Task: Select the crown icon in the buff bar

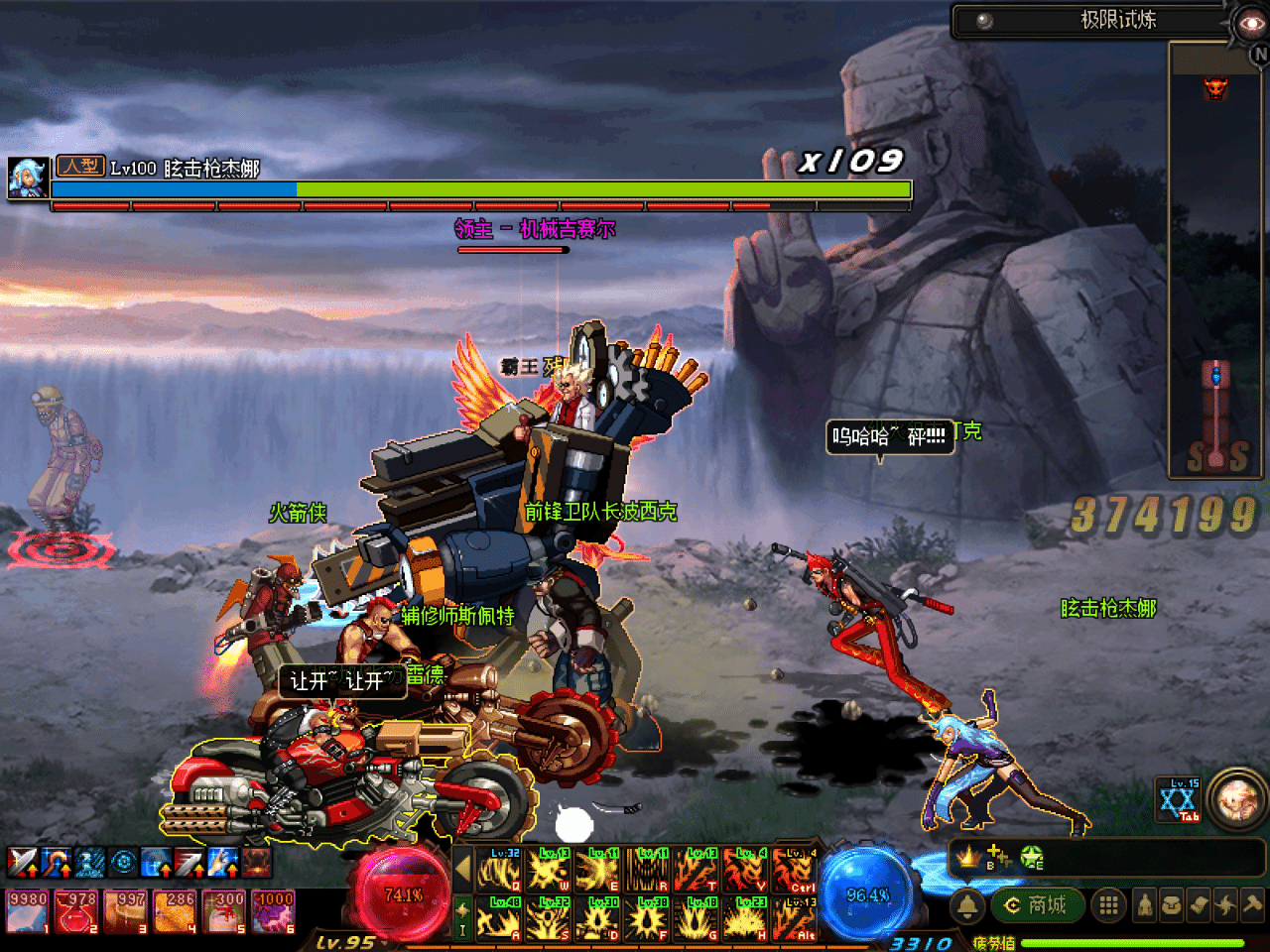Action: (x=968, y=856)
